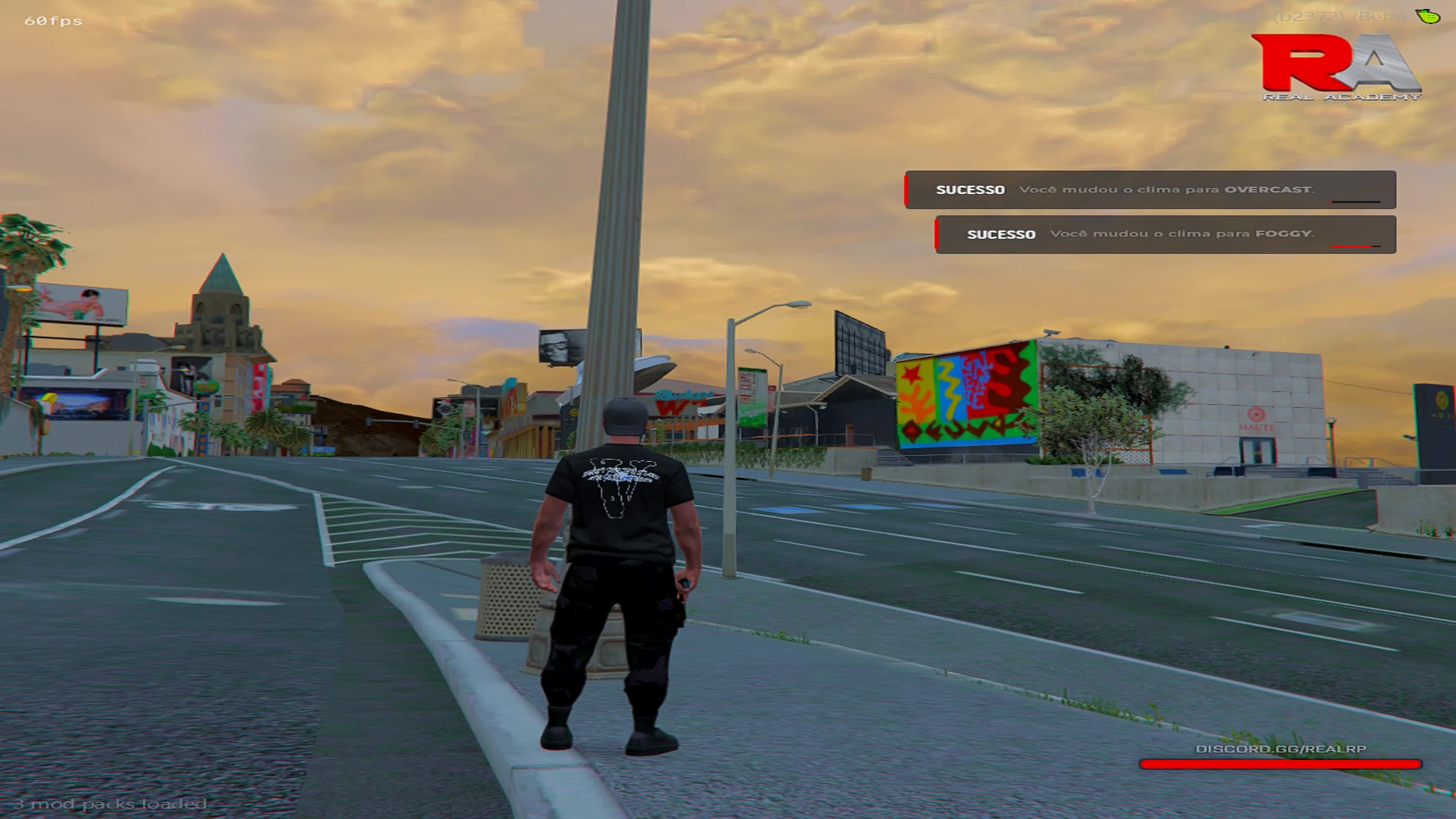Dismiss the OVERCAST weather success notification
The width and height of the screenshot is (1456, 819).
1150,190
